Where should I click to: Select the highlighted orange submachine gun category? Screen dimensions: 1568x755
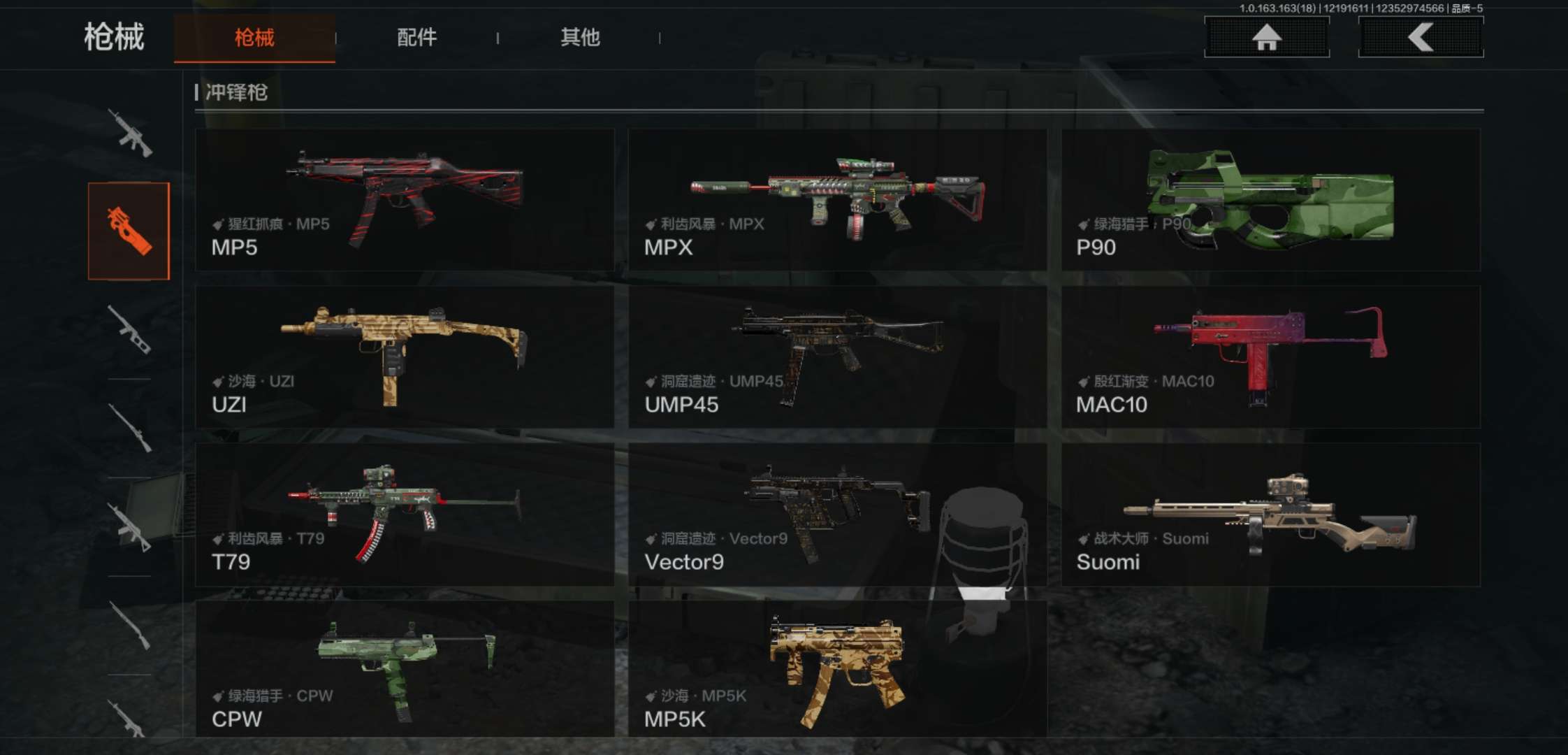(129, 231)
